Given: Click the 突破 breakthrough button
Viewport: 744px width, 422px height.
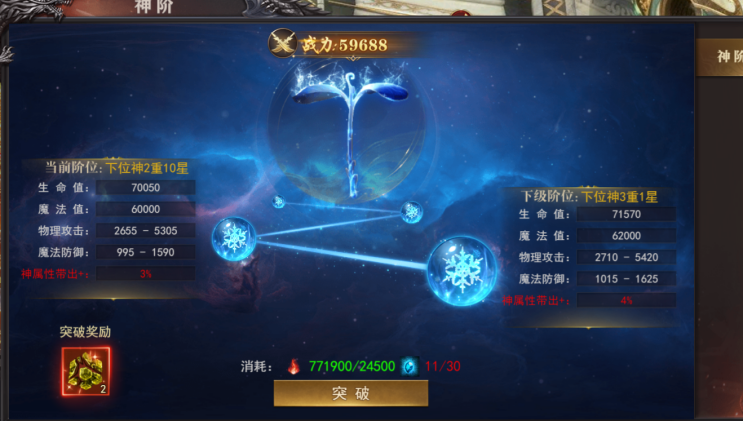Looking at the screenshot, I should coord(350,393).
